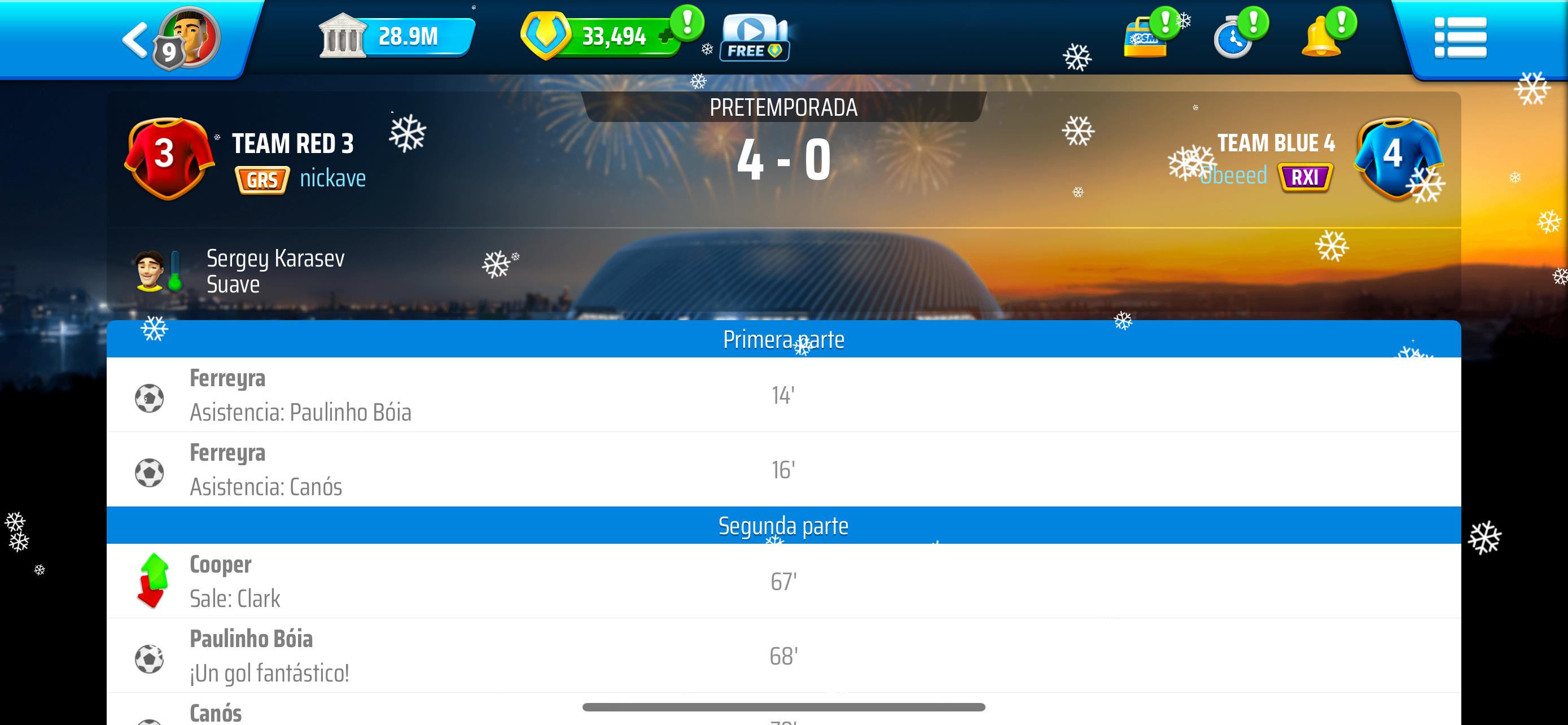Image resolution: width=1568 pixels, height=725 pixels.
Task: Open the GRS crew badge
Action: 262,180
